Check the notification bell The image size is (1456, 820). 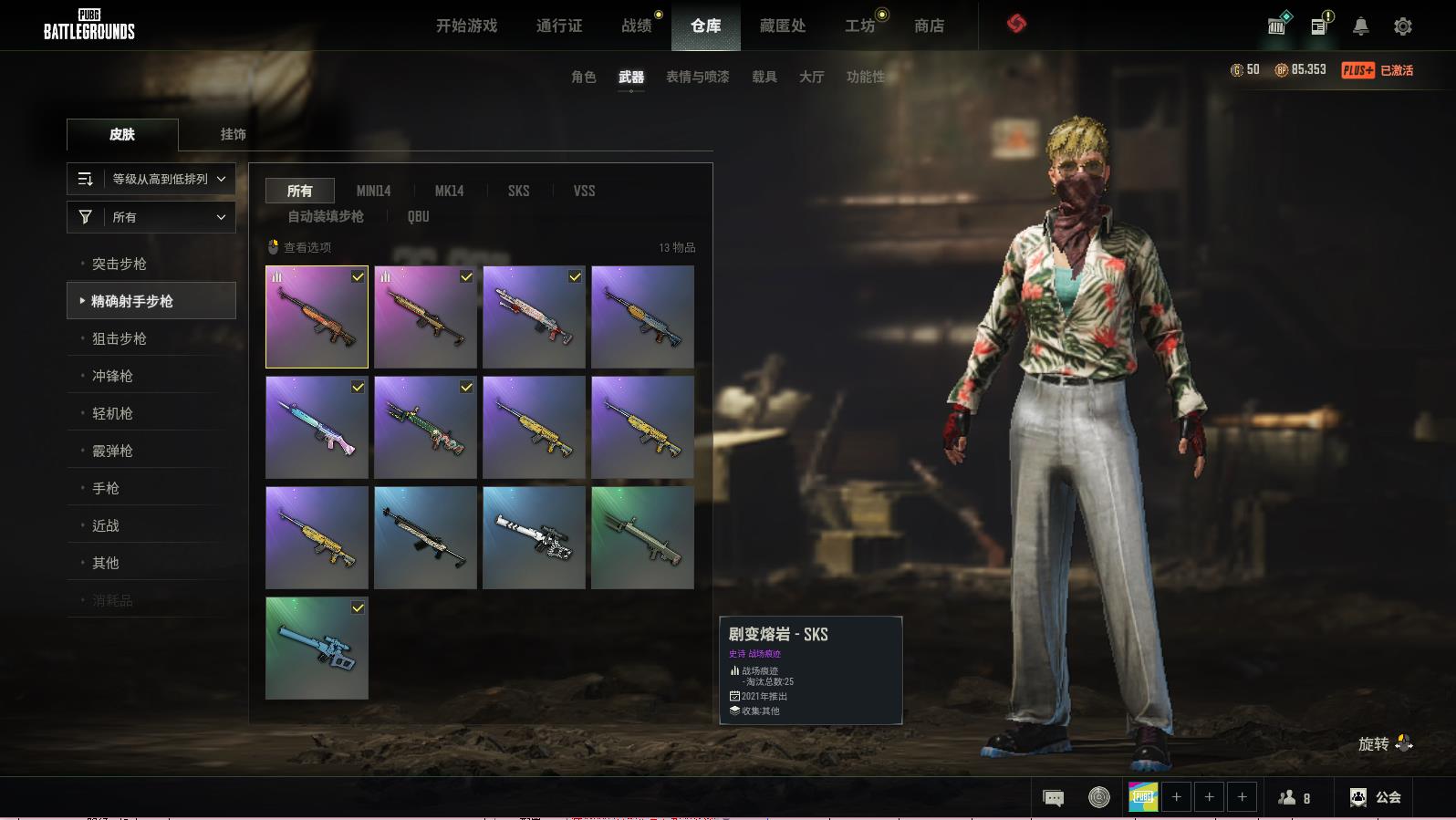point(1360,26)
